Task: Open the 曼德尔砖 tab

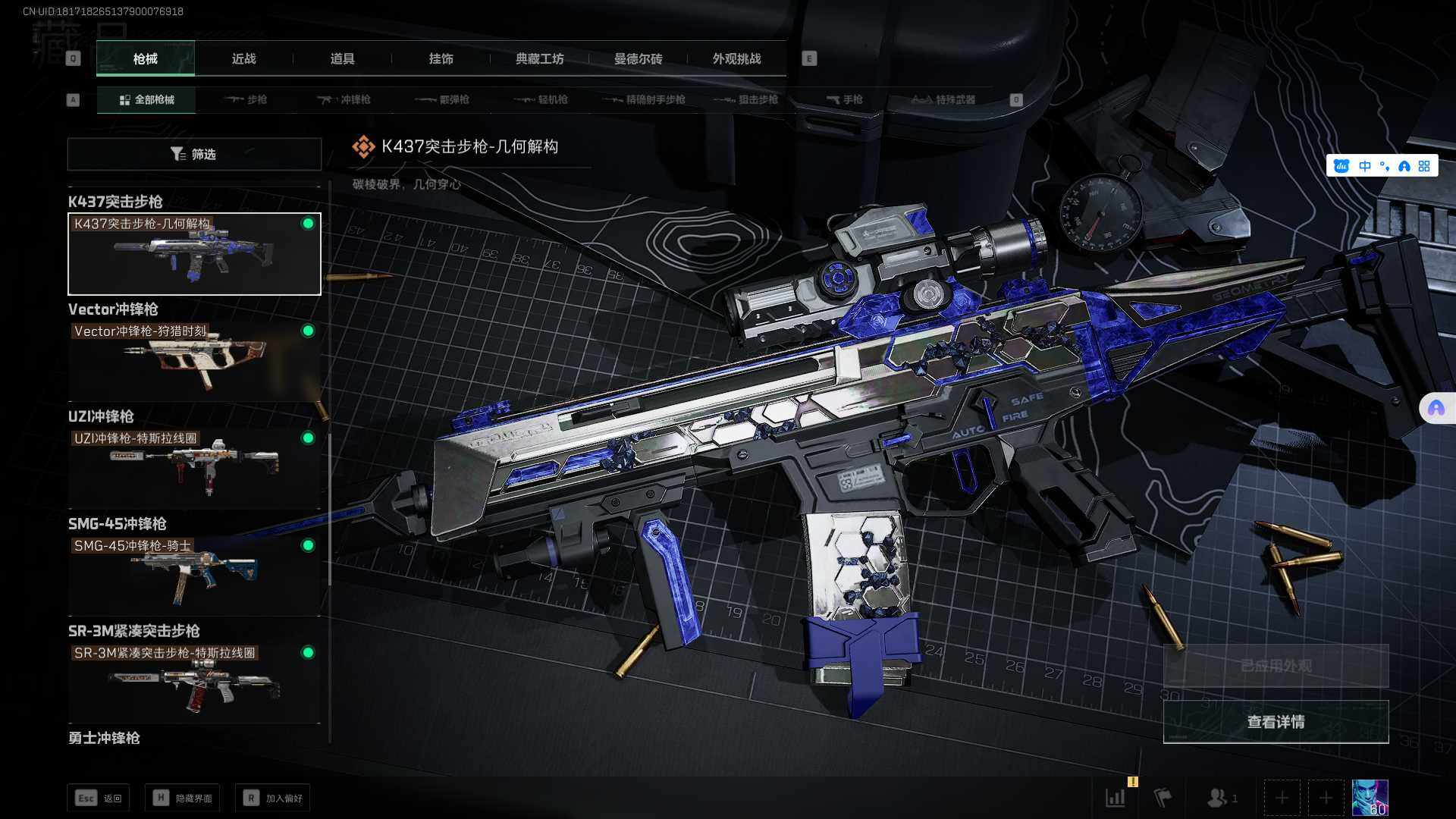Action: tap(638, 58)
